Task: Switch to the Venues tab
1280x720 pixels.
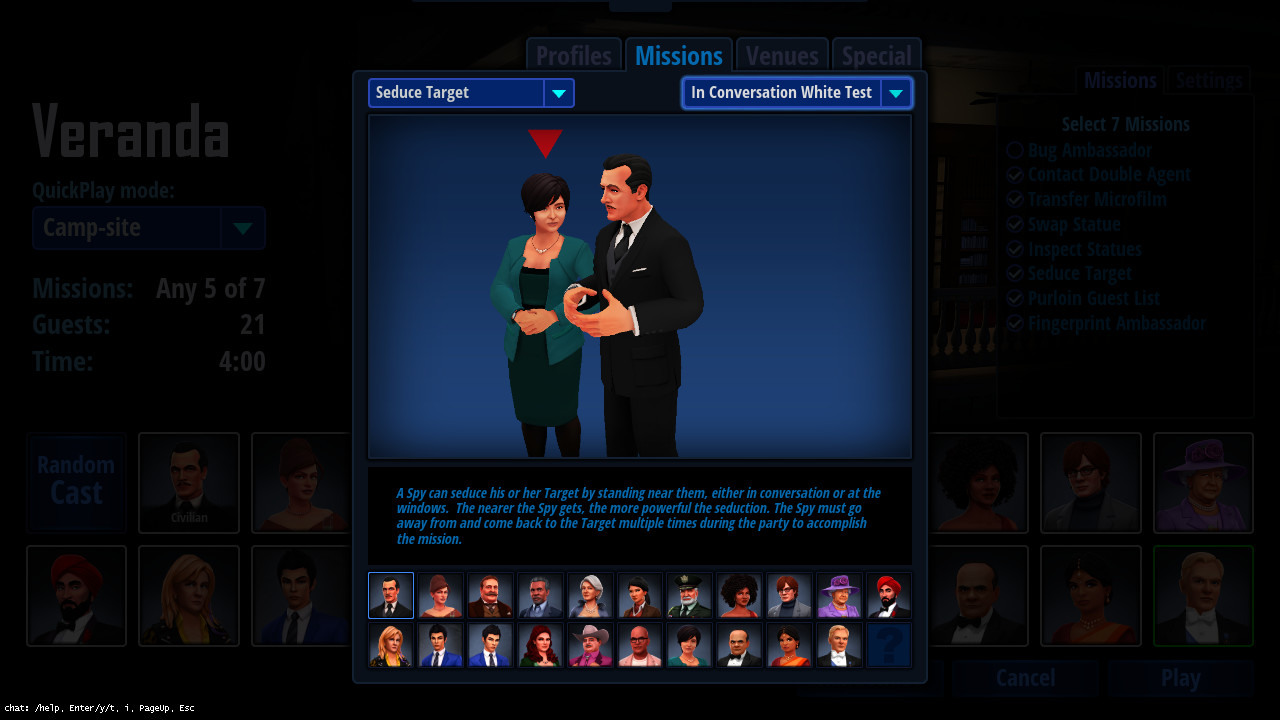Action: click(x=781, y=55)
